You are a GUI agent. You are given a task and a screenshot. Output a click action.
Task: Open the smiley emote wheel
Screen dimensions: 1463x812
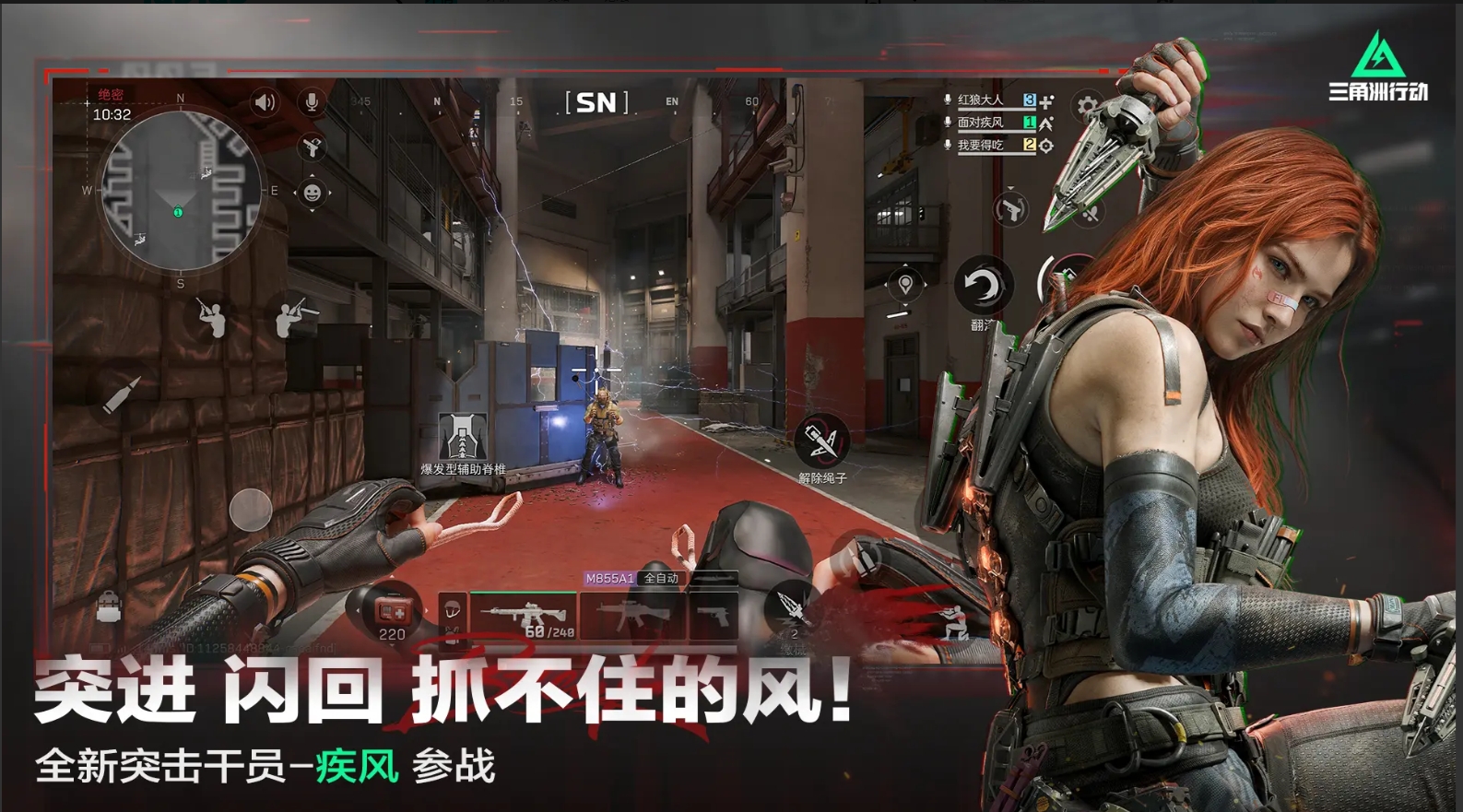tap(312, 193)
